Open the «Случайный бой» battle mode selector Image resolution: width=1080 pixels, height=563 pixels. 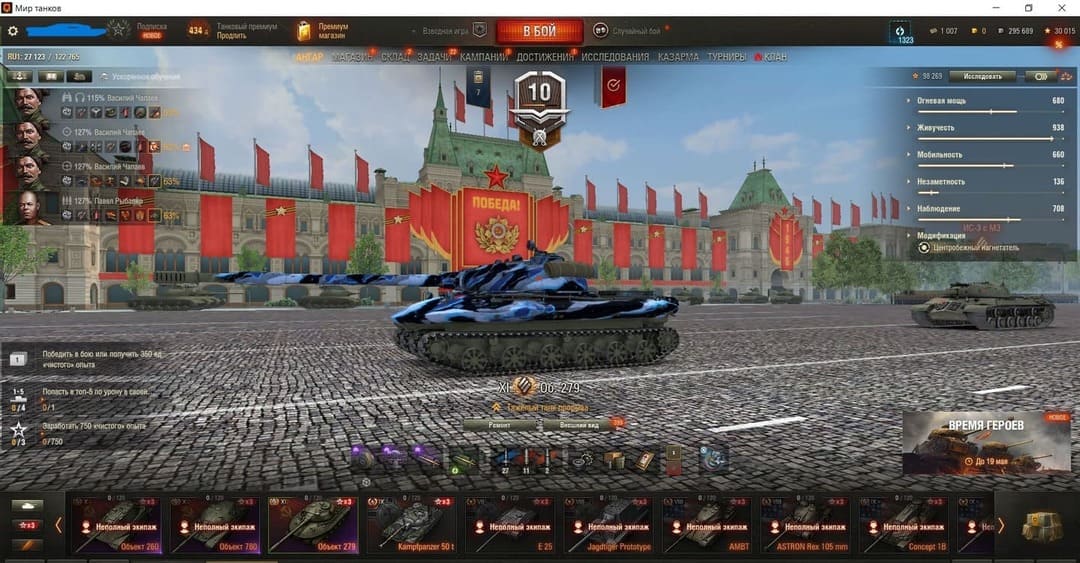pos(627,31)
